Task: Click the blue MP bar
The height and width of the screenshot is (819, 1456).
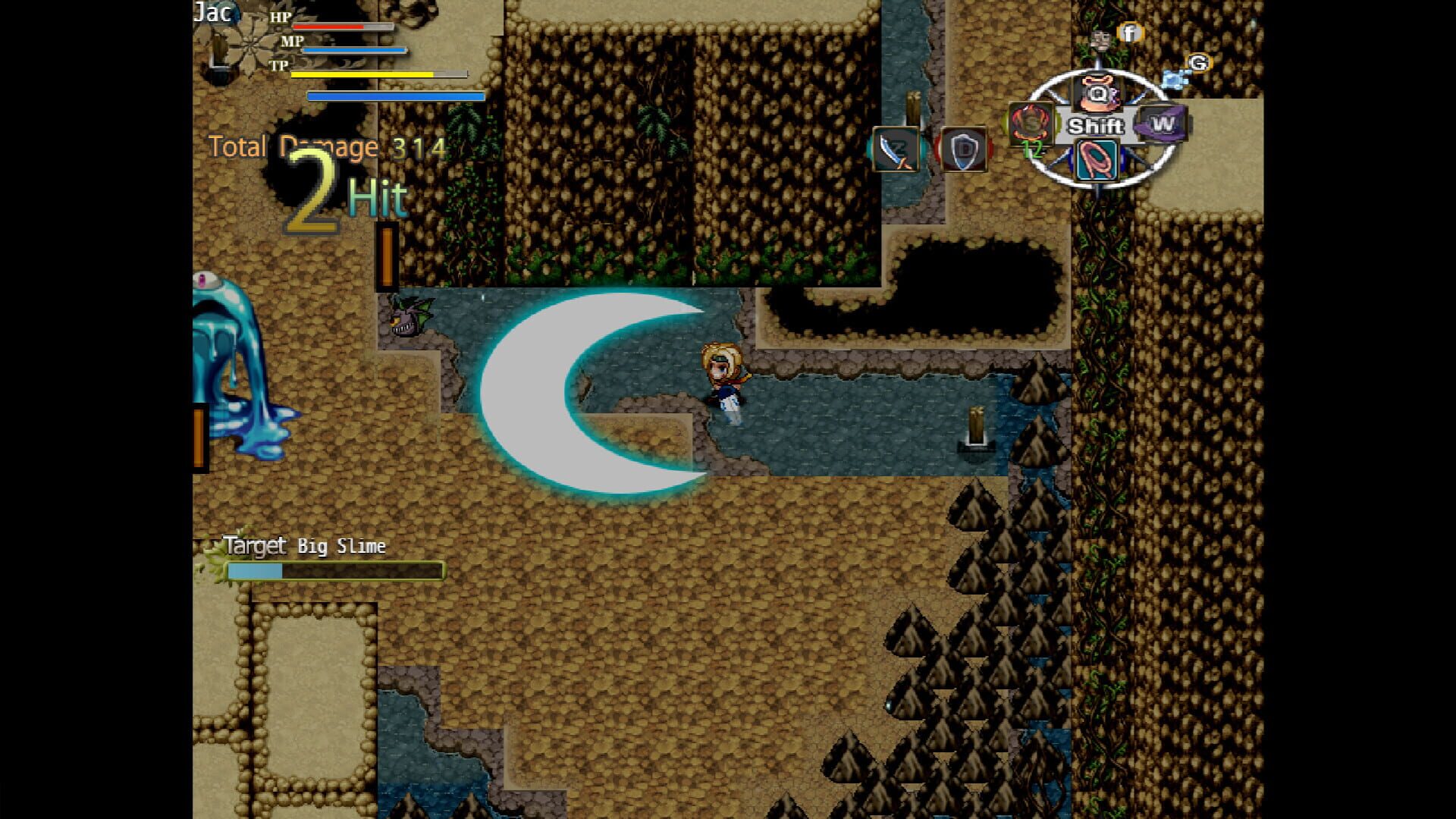Action: [353, 48]
